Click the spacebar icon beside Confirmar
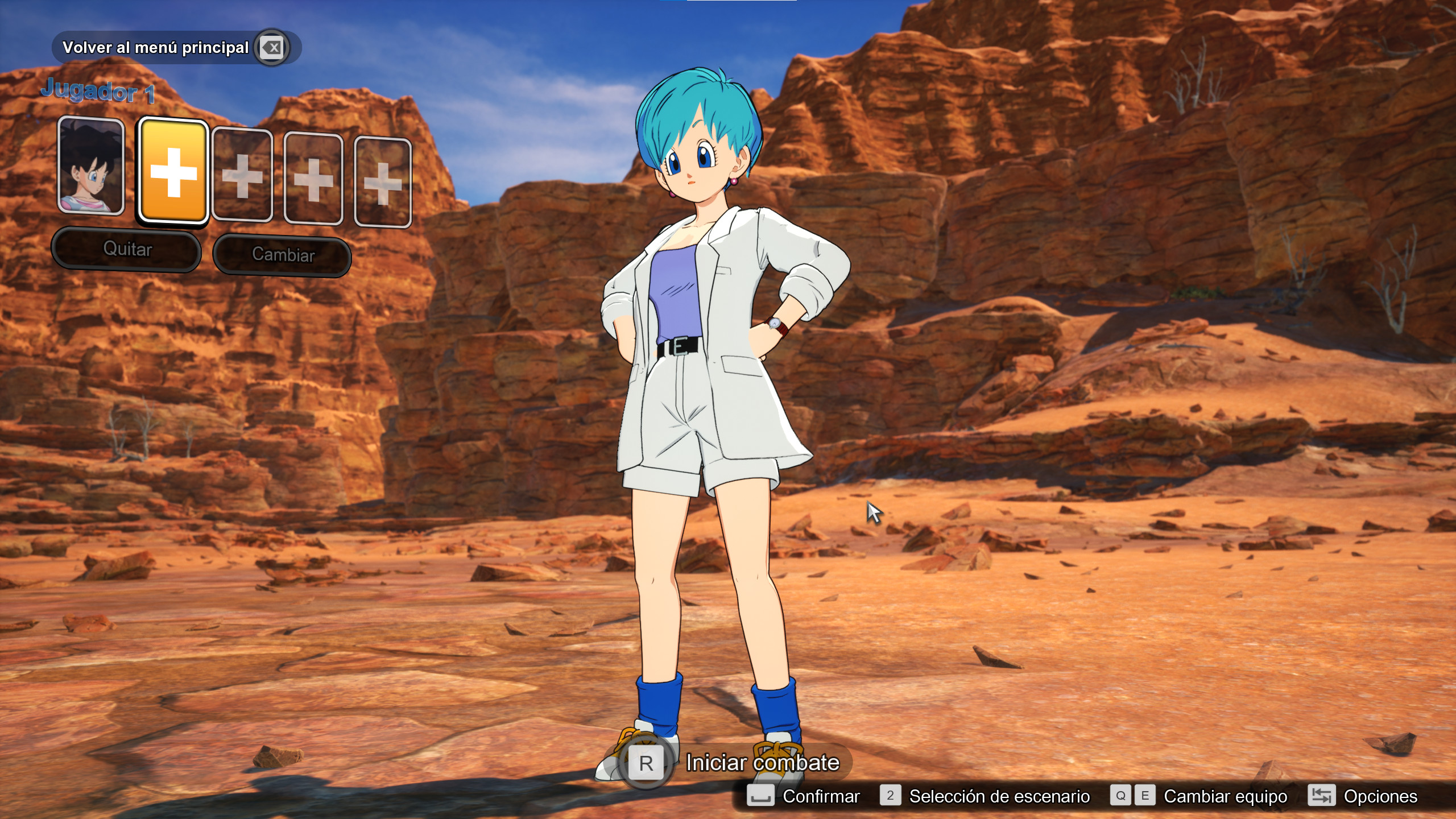This screenshot has height=819, width=1456. [762, 796]
